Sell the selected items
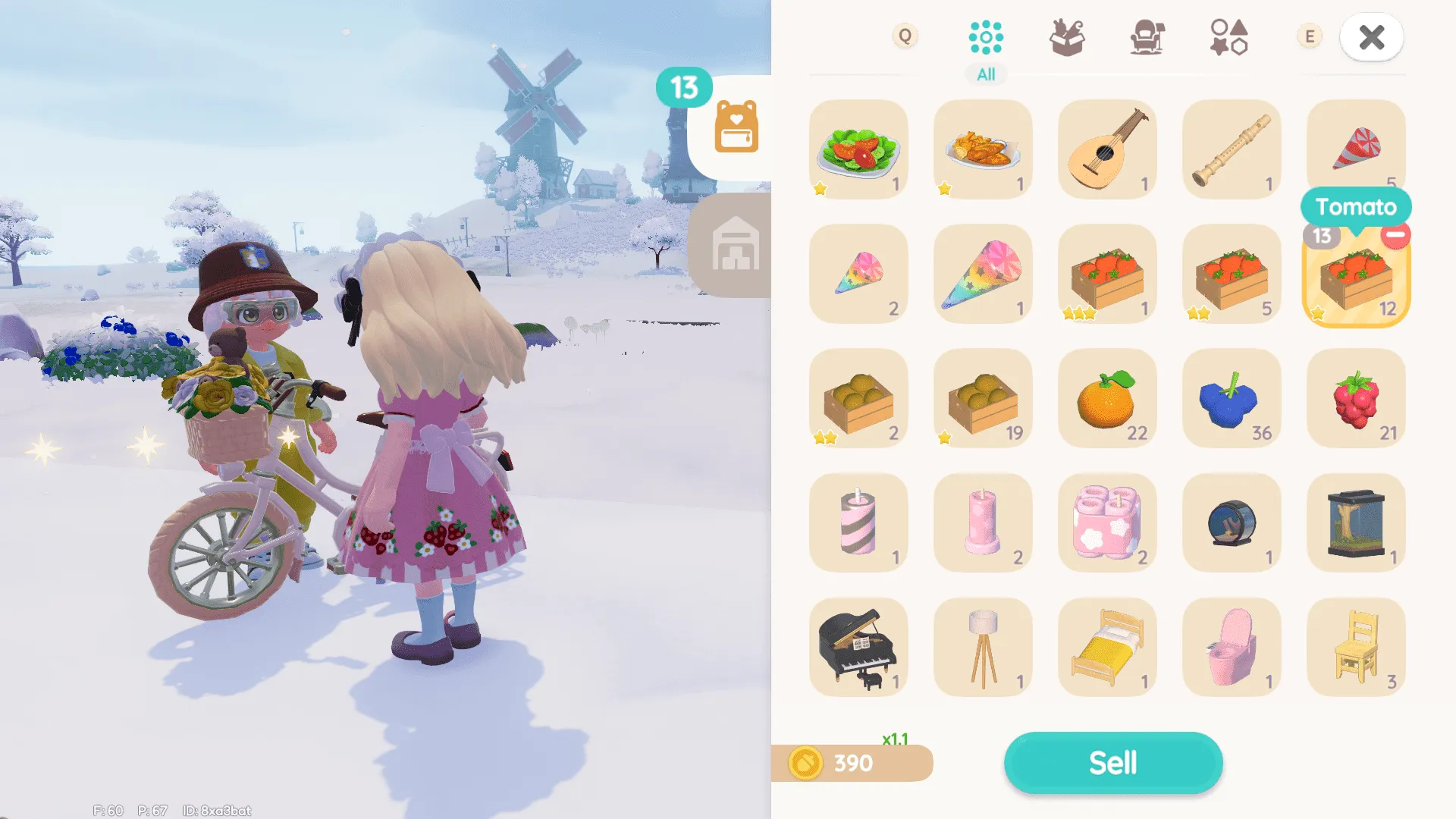The image size is (1456, 819). click(x=1112, y=762)
